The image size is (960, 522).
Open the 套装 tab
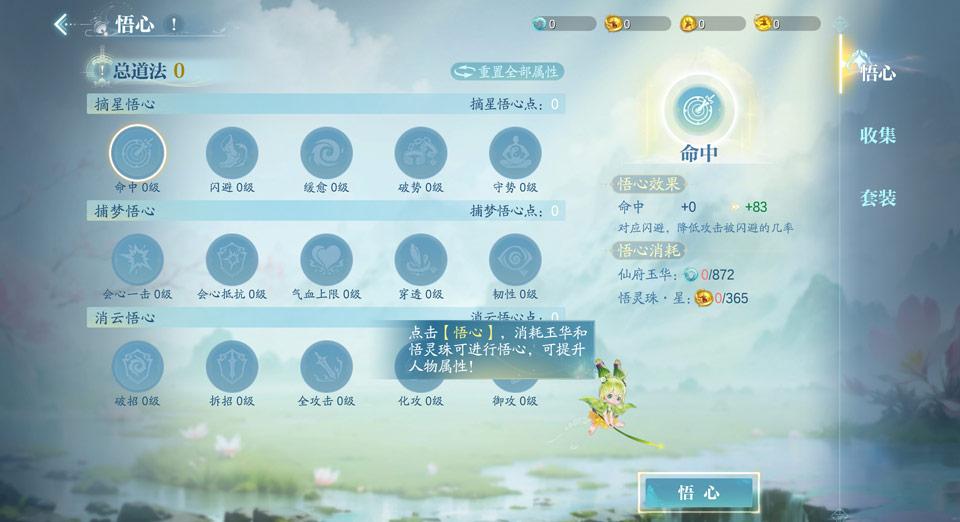pos(878,198)
